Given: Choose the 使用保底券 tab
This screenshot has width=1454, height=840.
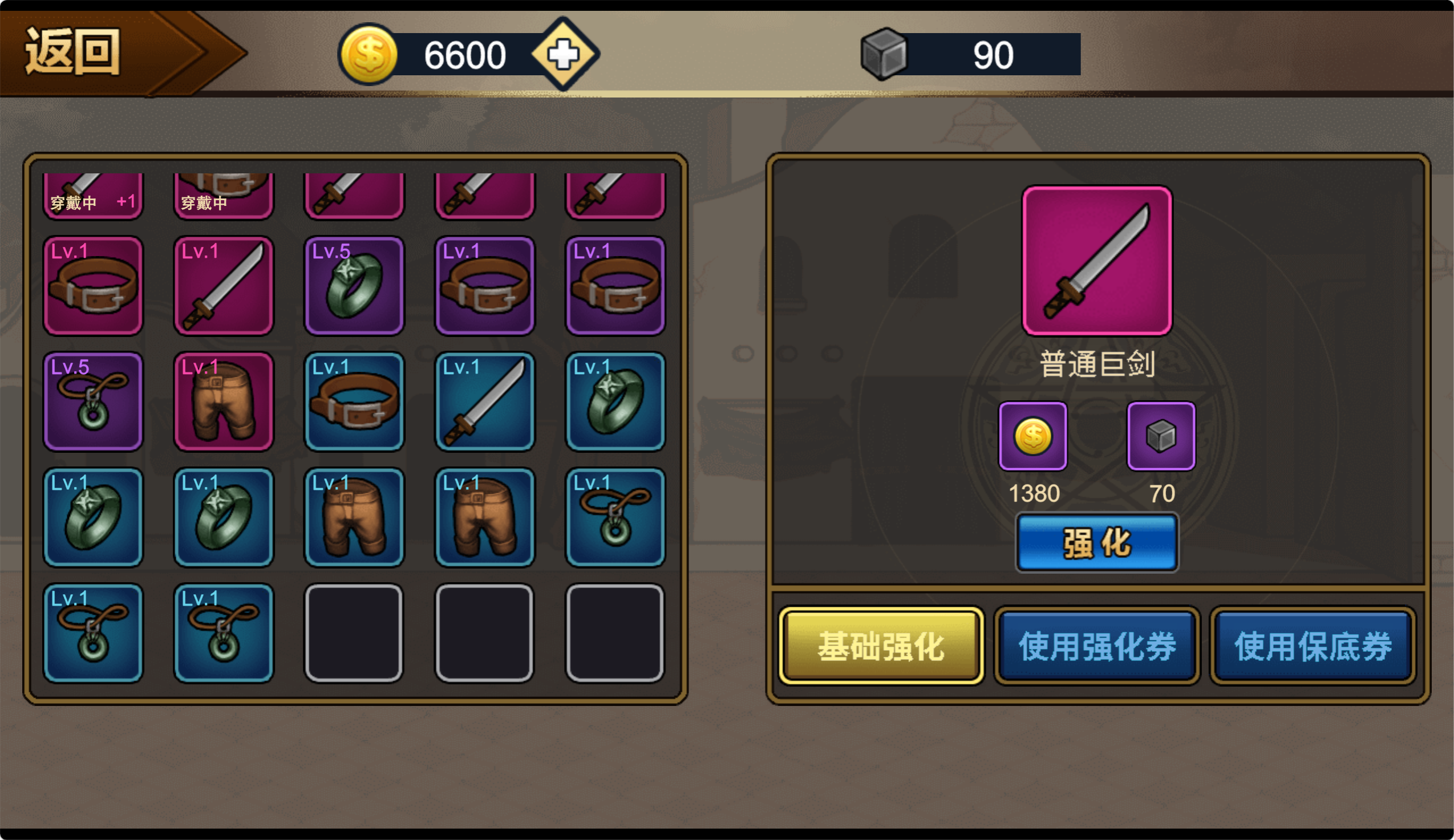Looking at the screenshot, I should tap(1313, 646).
